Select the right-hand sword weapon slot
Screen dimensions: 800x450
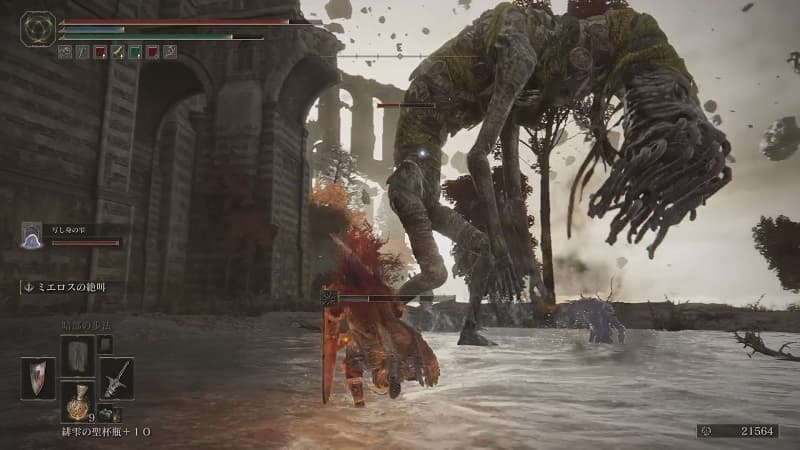click(116, 378)
